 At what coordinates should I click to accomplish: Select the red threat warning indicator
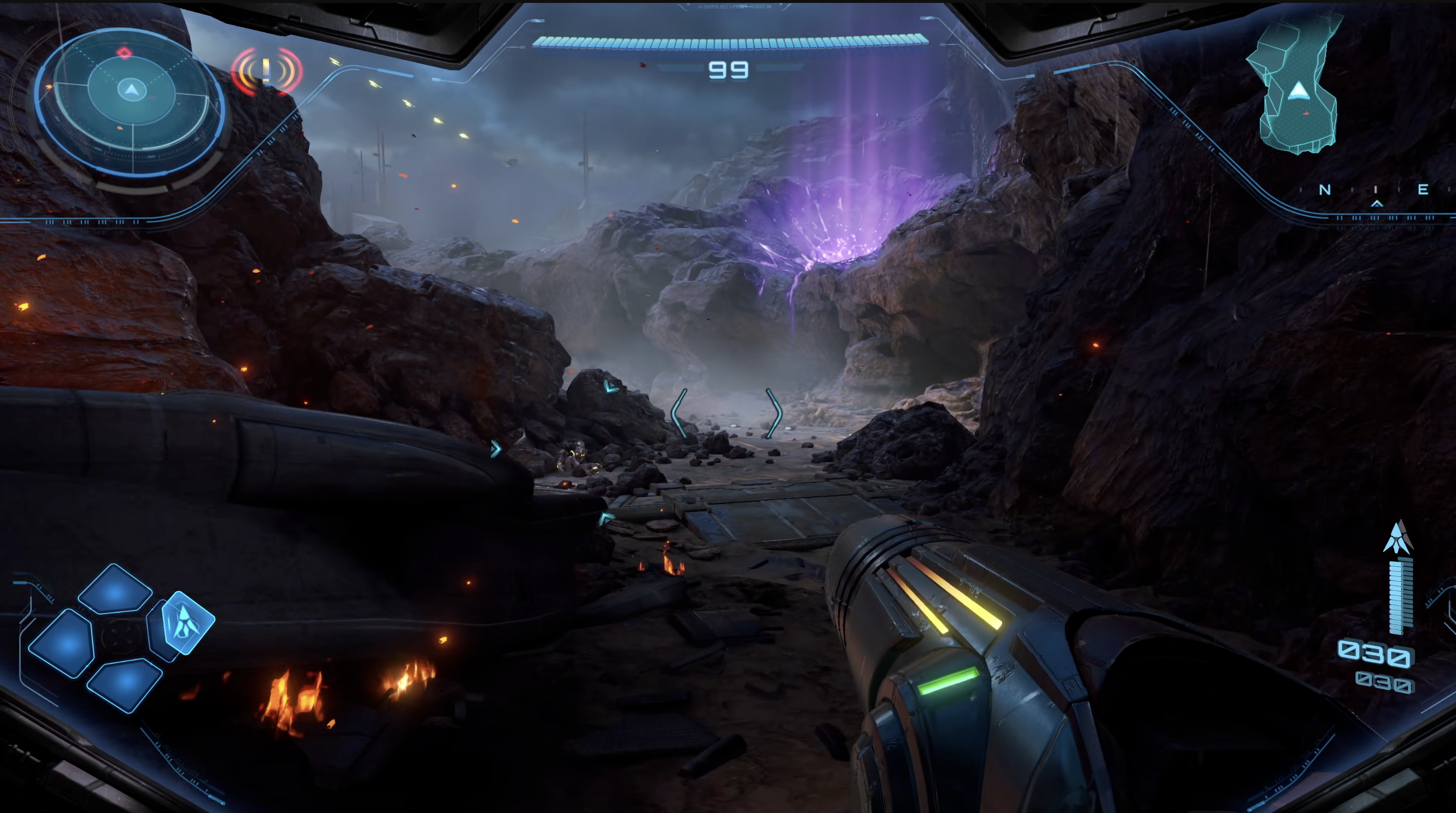point(267,72)
